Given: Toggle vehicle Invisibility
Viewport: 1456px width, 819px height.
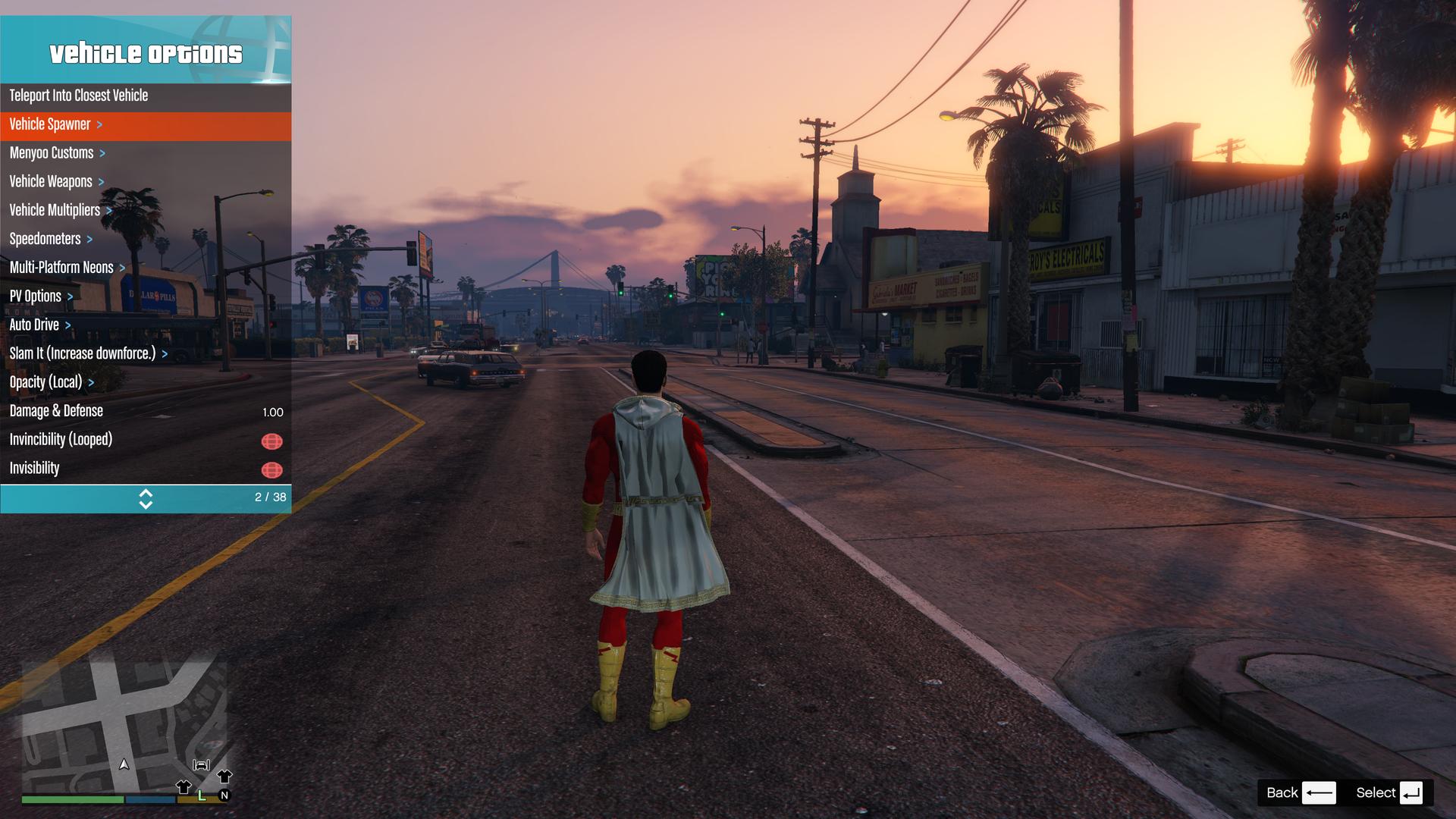Looking at the screenshot, I should coord(271,469).
